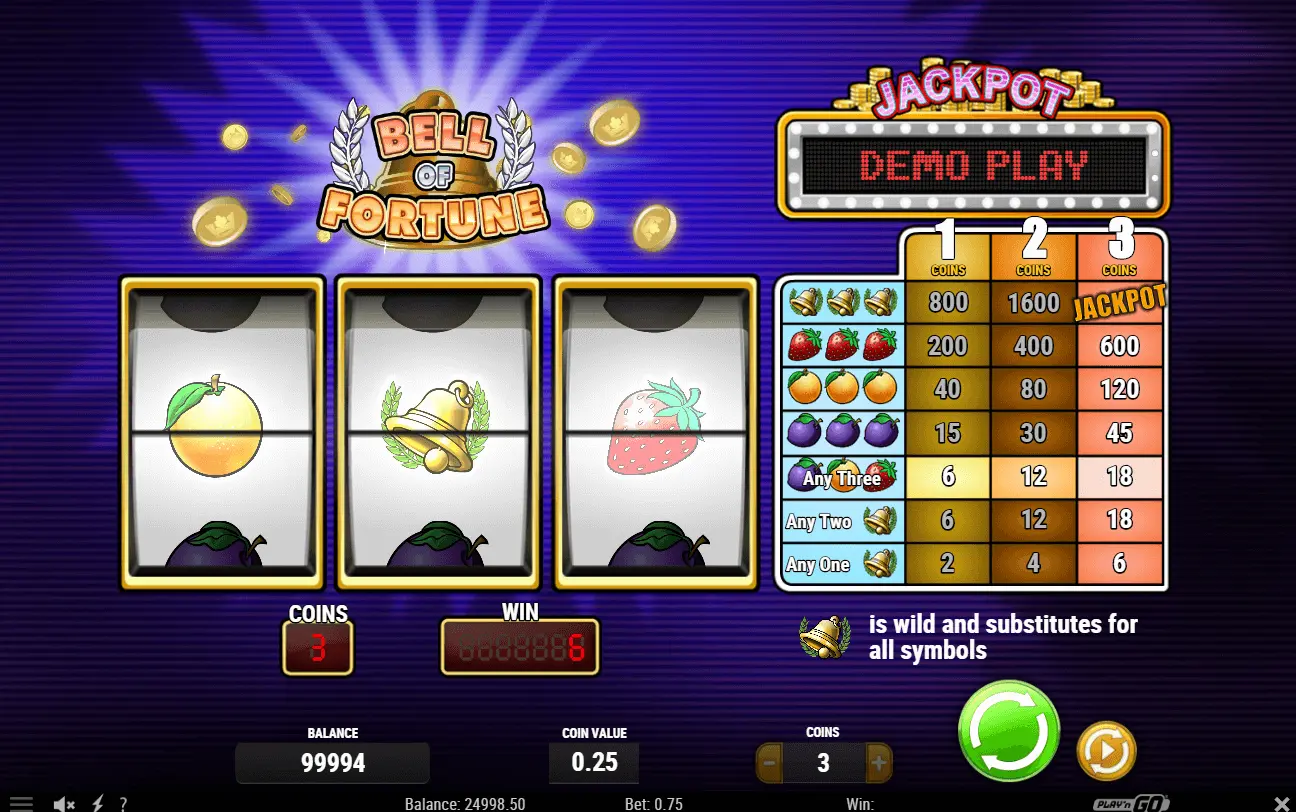Spin the reels with the green button
The image size is (1296, 812).
click(1008, 730)
